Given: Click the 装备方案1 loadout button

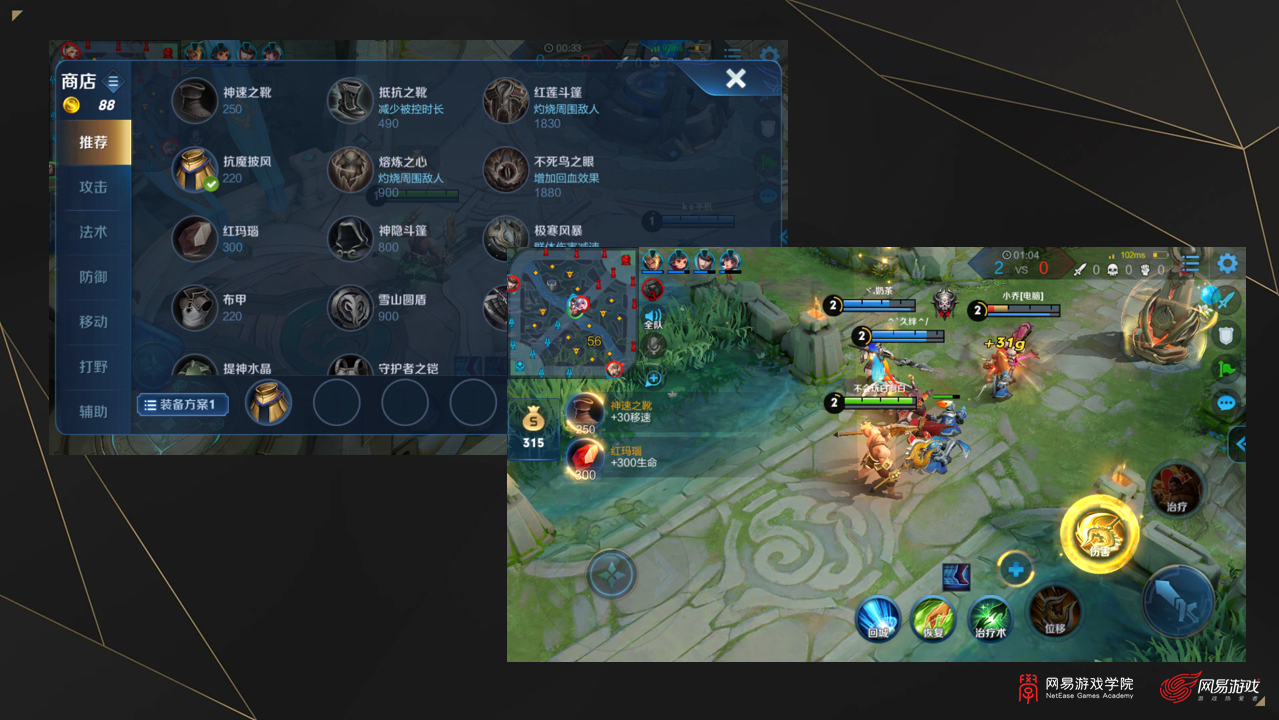Looking at the screenshot, I should (183, 405).
